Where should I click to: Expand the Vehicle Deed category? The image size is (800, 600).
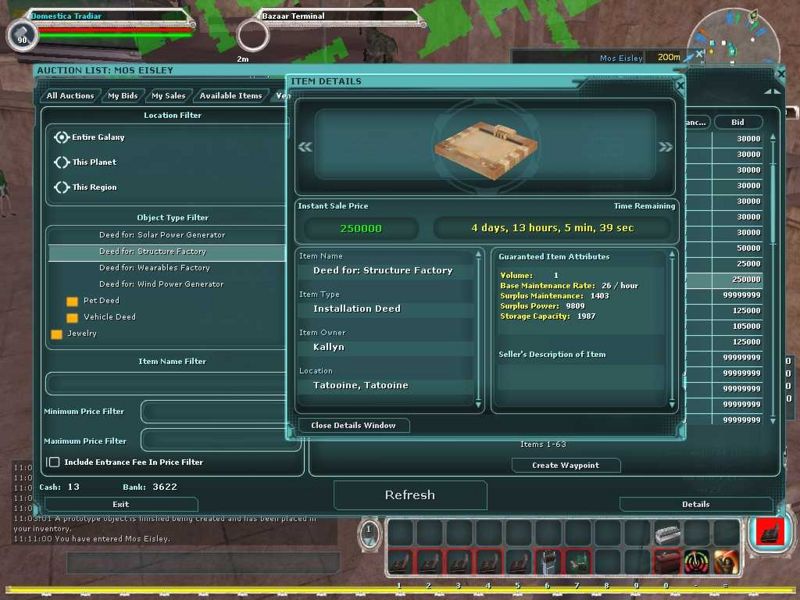pyautogui.click(x=72, y=317)
